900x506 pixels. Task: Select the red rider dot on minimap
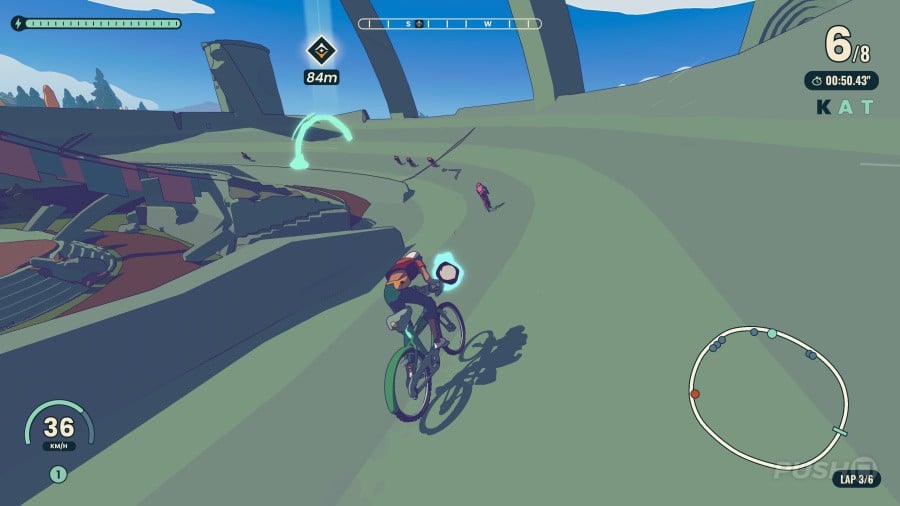click(695, 394)
